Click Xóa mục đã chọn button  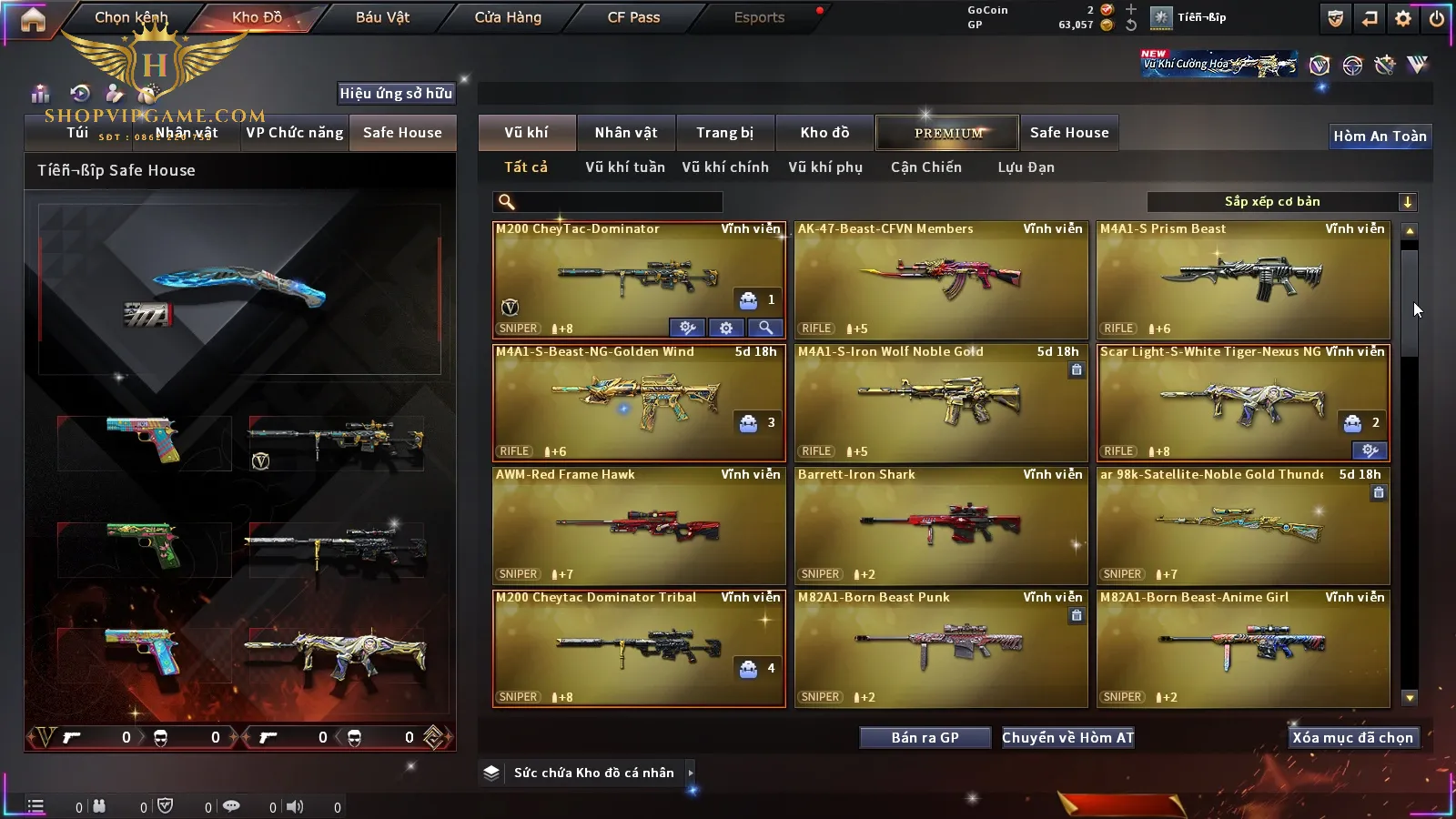coord(1352,738)
